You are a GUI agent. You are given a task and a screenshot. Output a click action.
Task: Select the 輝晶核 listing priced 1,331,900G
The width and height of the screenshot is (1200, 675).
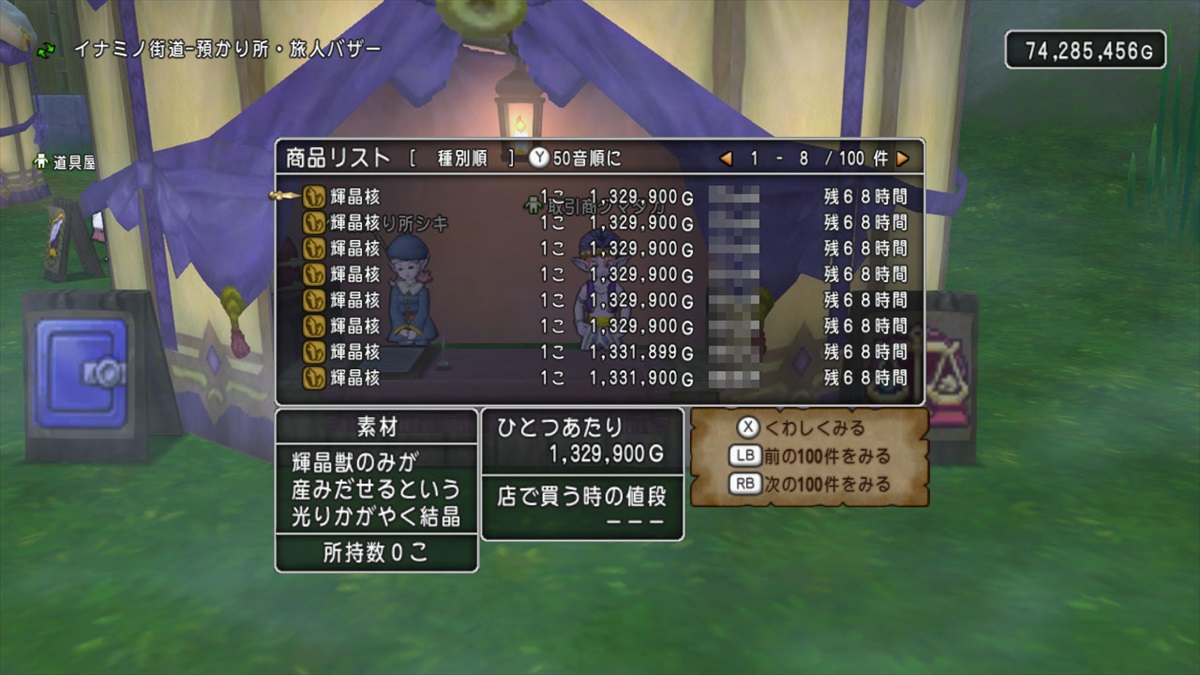tap(600, 378)
